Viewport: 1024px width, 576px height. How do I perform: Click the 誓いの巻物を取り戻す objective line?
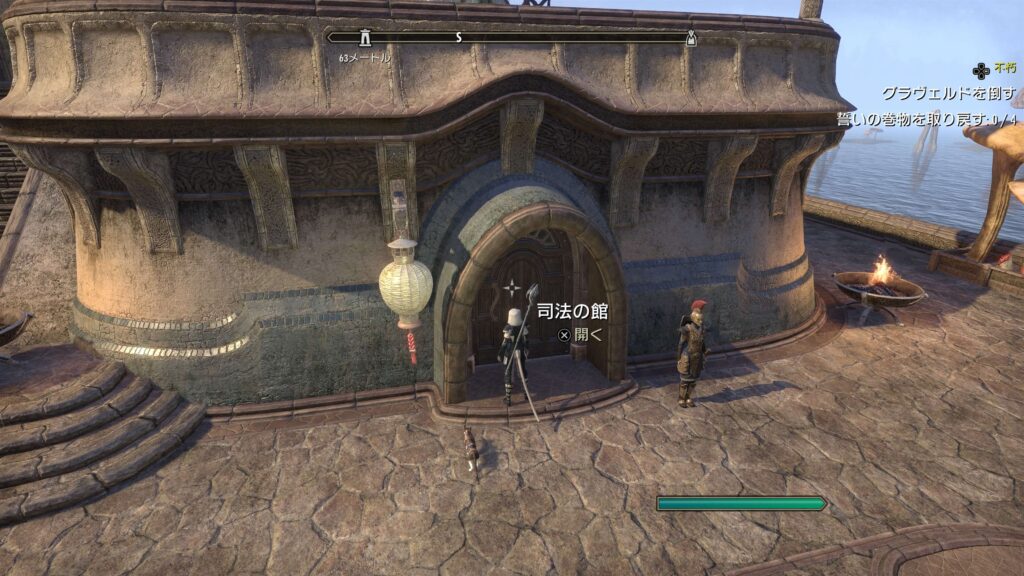tap(929, 119)
